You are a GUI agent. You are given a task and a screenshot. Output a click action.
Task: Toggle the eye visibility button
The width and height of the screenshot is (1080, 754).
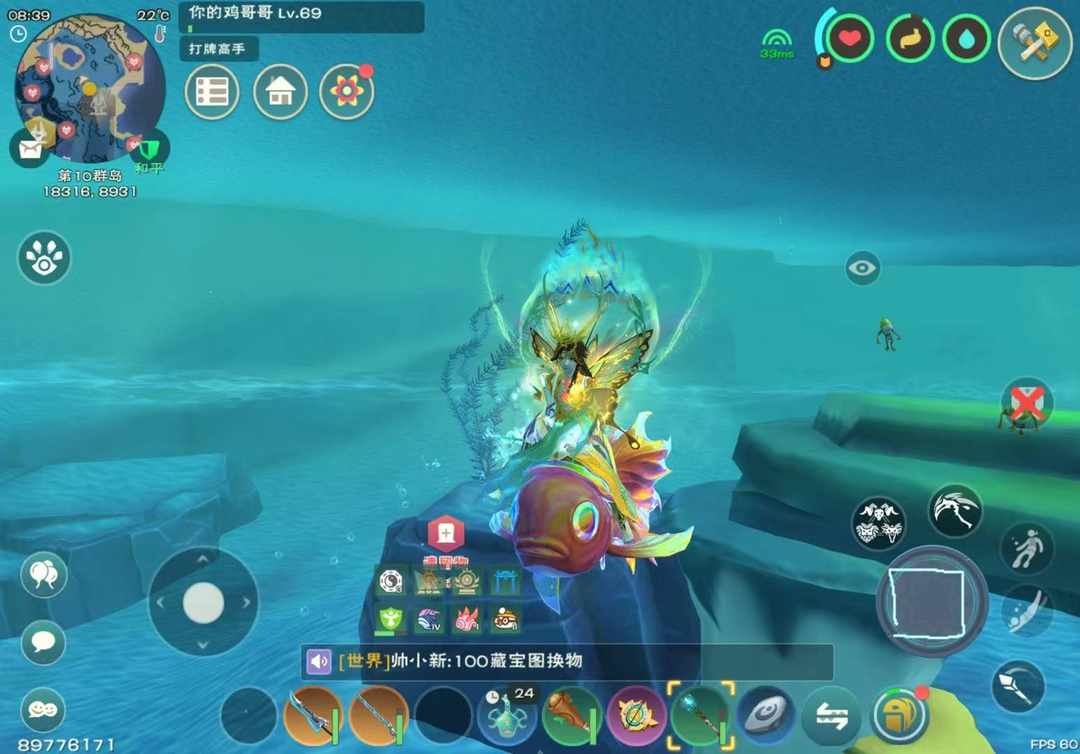point(863,268)
